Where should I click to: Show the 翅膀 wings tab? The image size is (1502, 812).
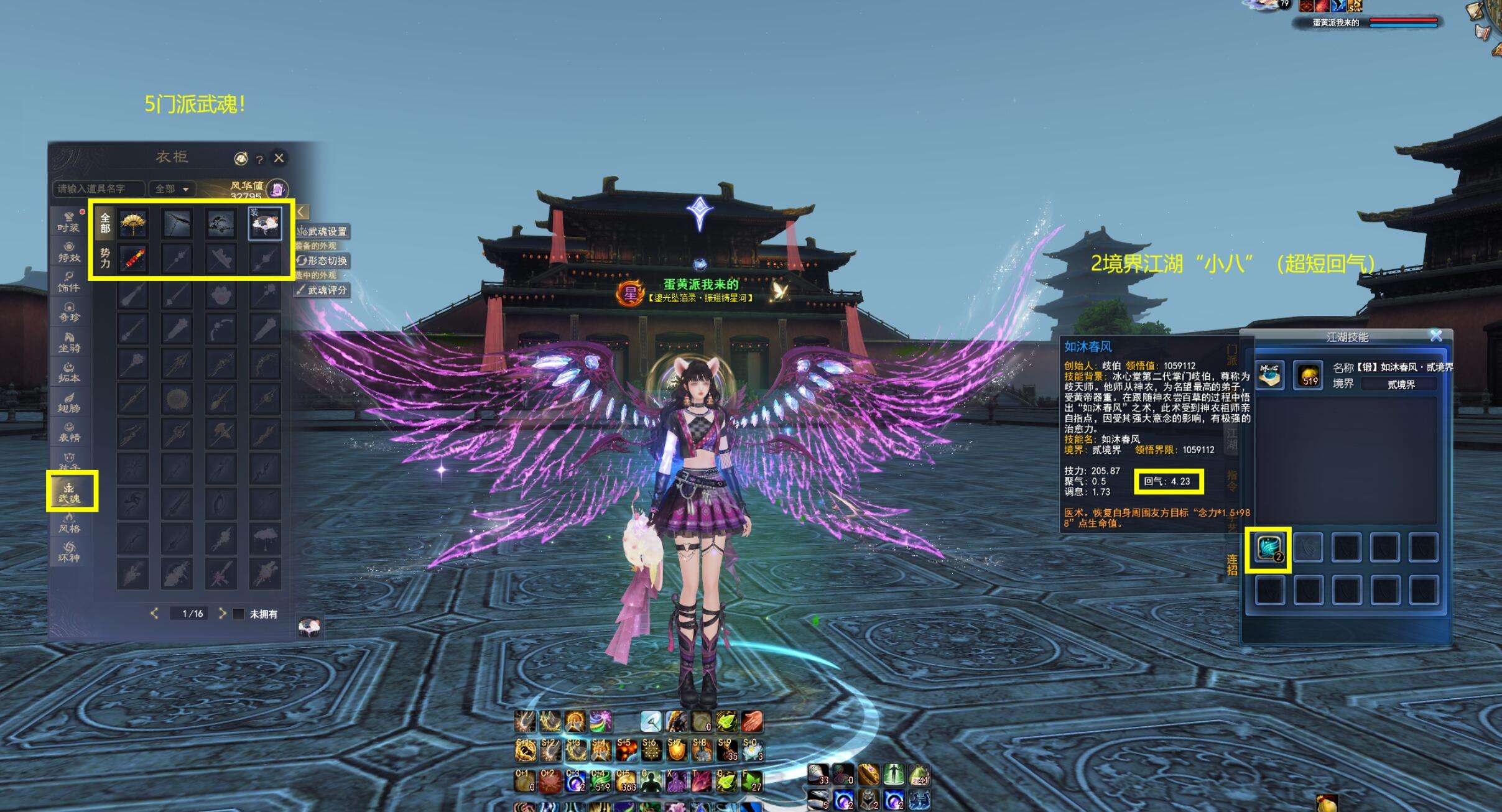point(69,402)
